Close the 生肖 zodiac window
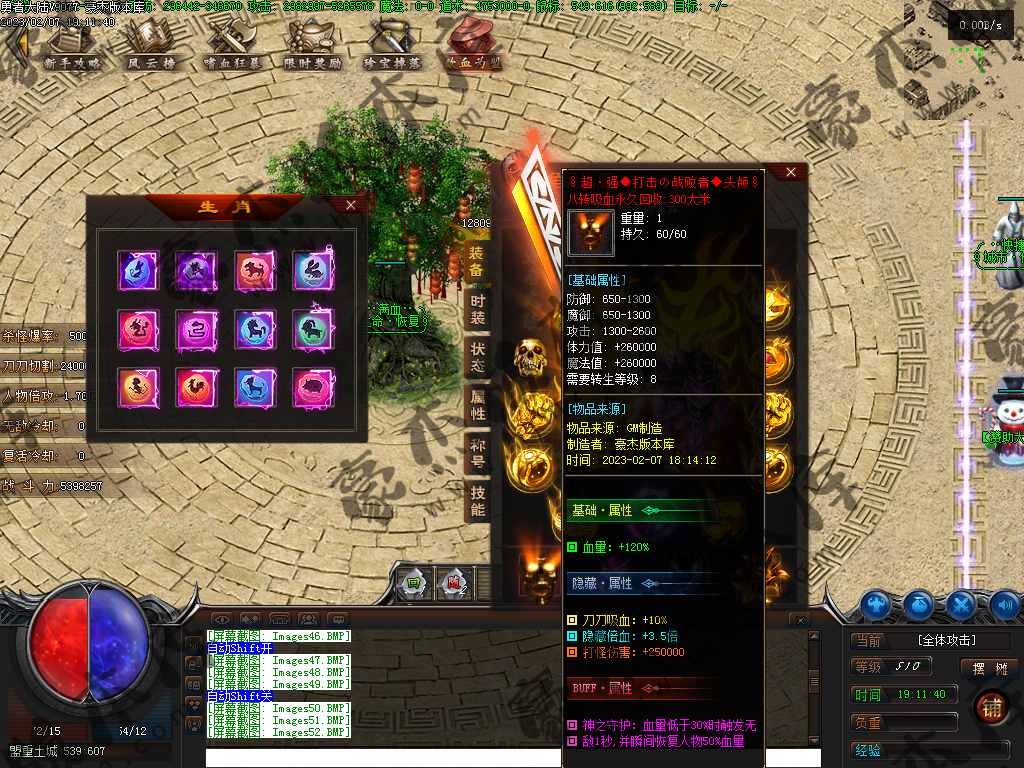1024x768 pixels. pyautogui.click(x=350, y=205)
